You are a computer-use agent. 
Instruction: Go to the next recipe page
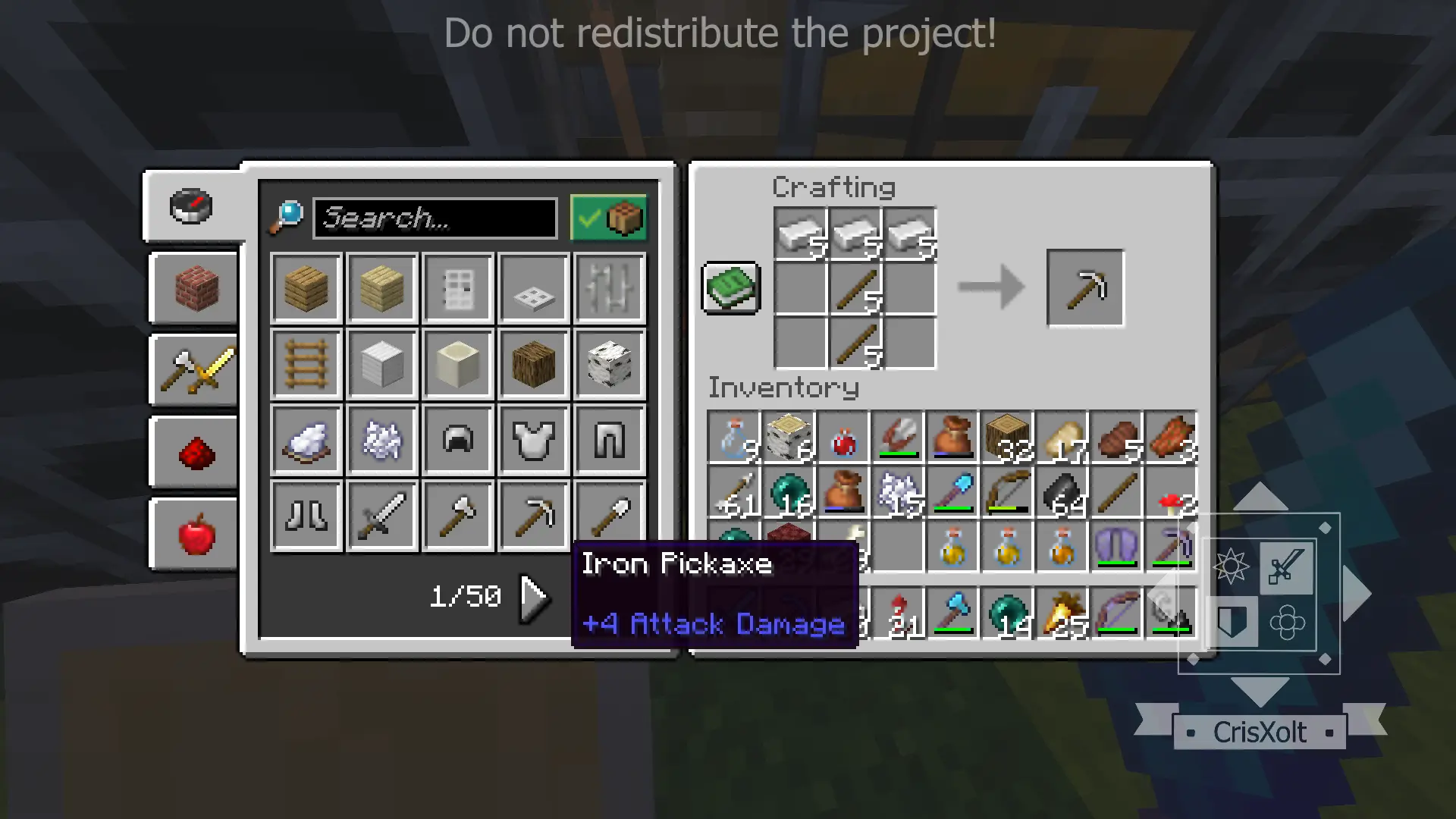[533, 598]
